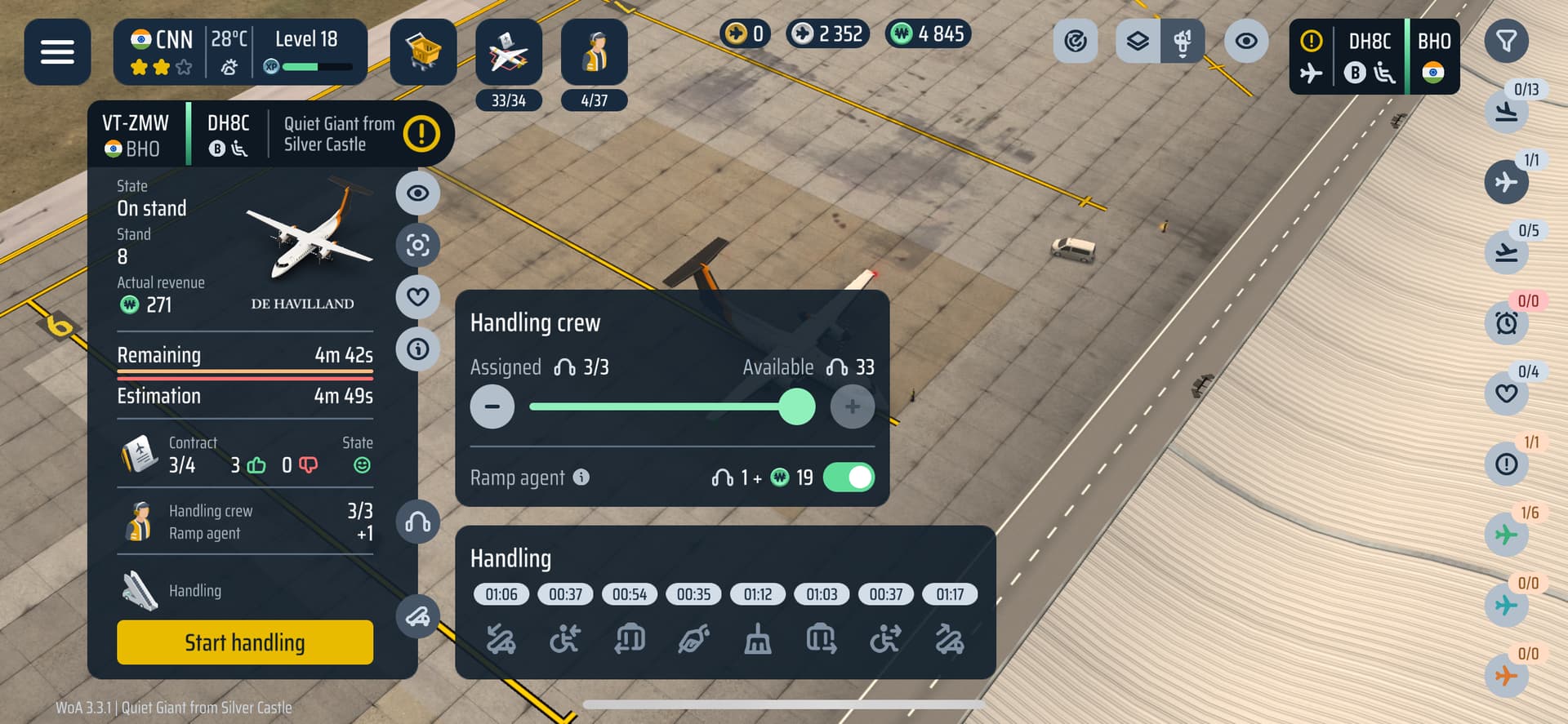Decrease assigned handling crew with minus
The height and width of the screenshot is (724, 1568).
pyautogui.click(x=492, y=406)
